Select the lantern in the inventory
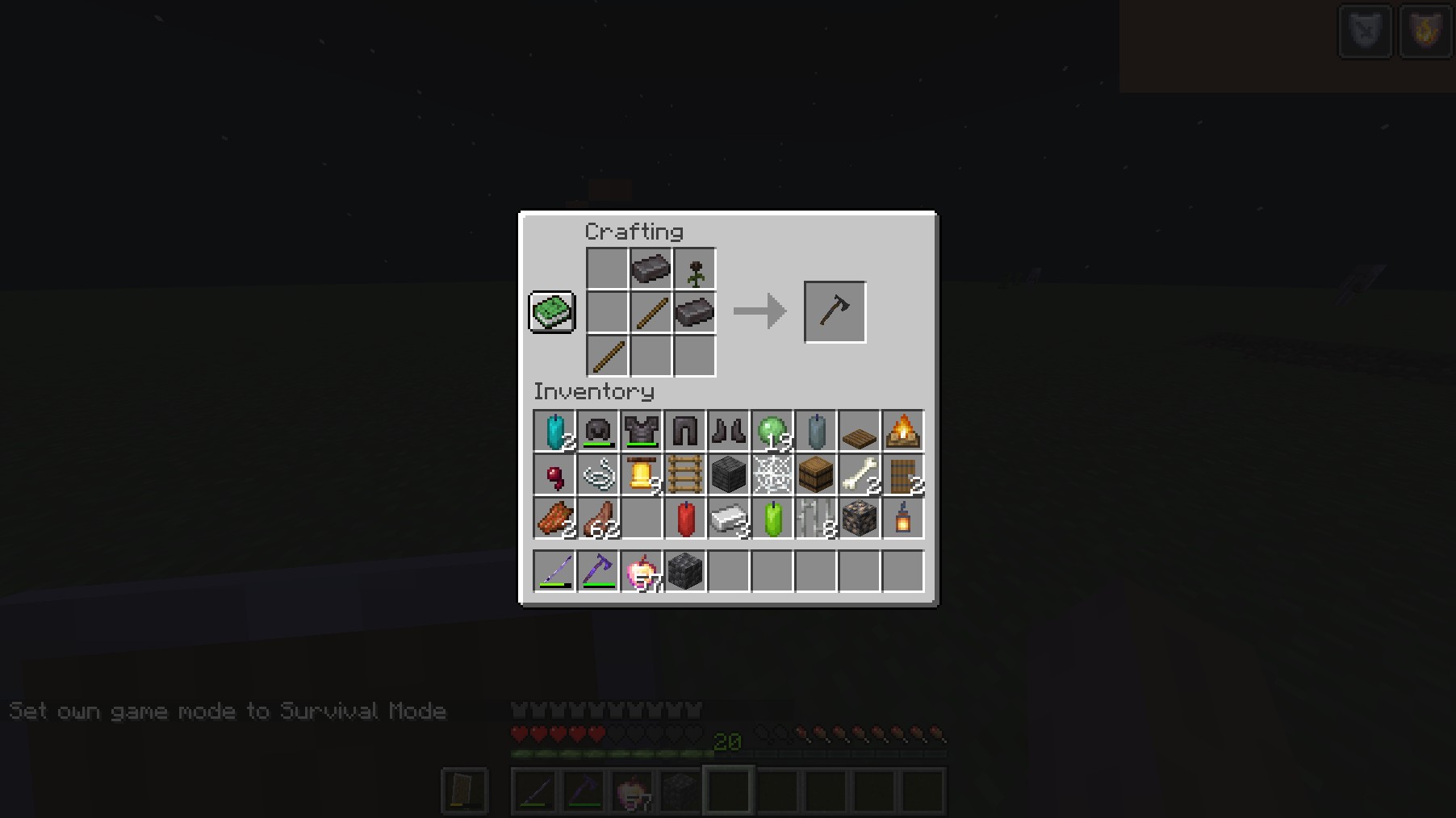The height and width of the screenshot is (818, 1456). (903, 519)
